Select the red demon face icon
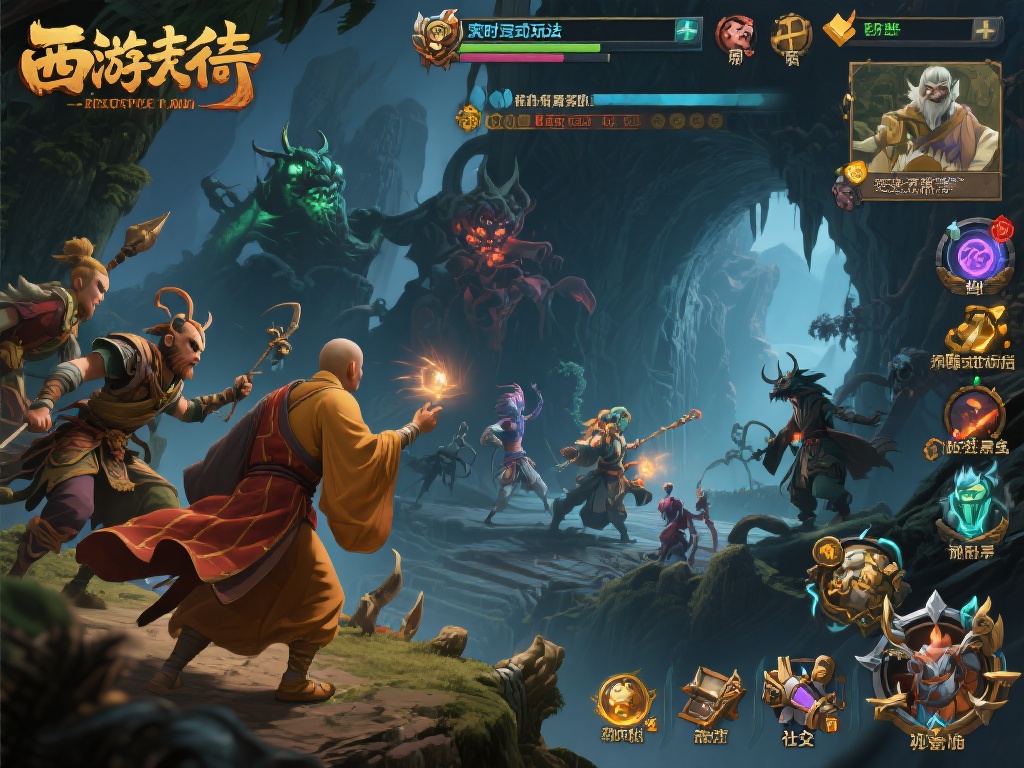Viewport: 1024px width, 768px height. (735, 35)
